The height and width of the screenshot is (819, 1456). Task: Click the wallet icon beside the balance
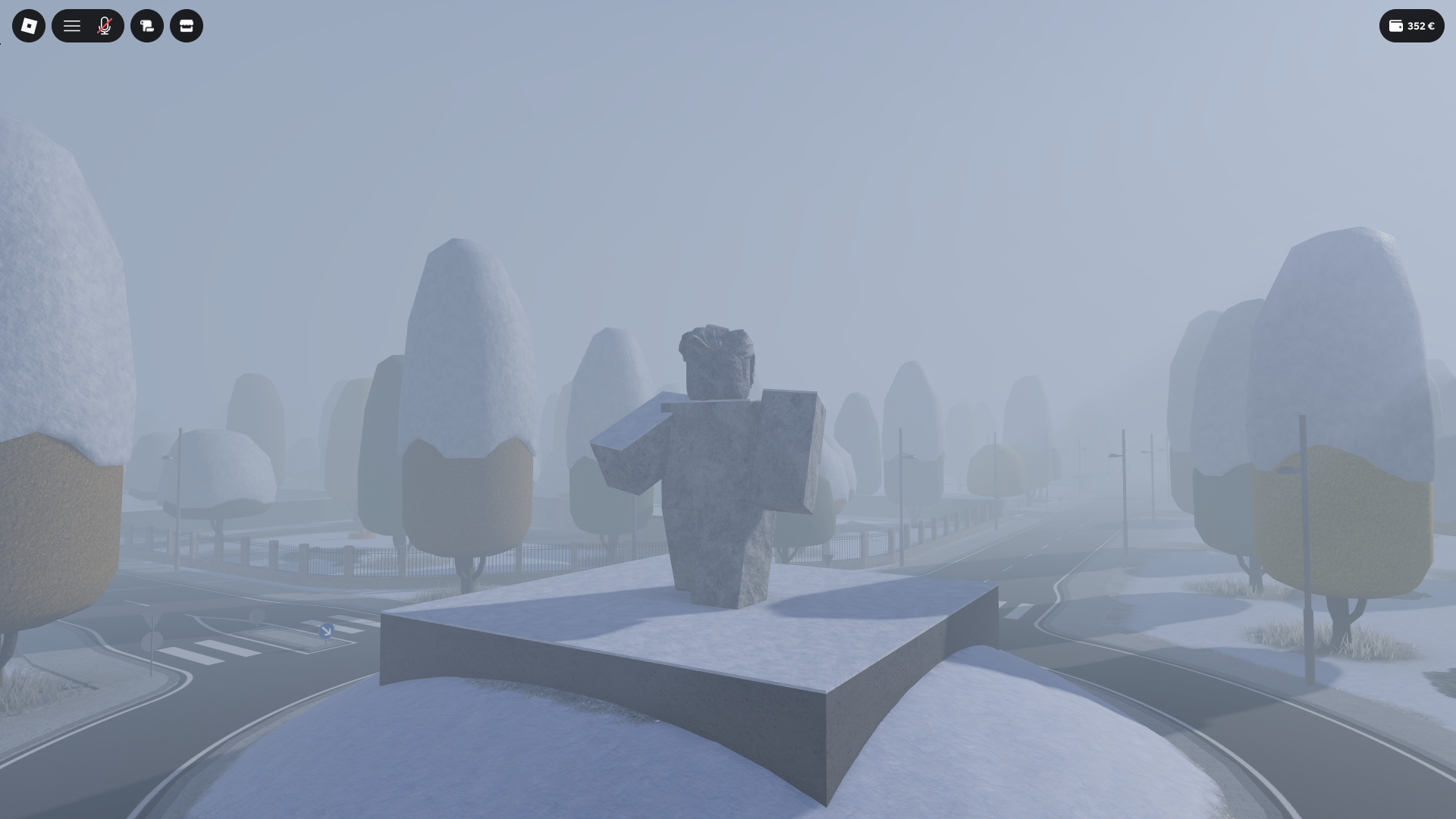click(x=1395, y=25)
